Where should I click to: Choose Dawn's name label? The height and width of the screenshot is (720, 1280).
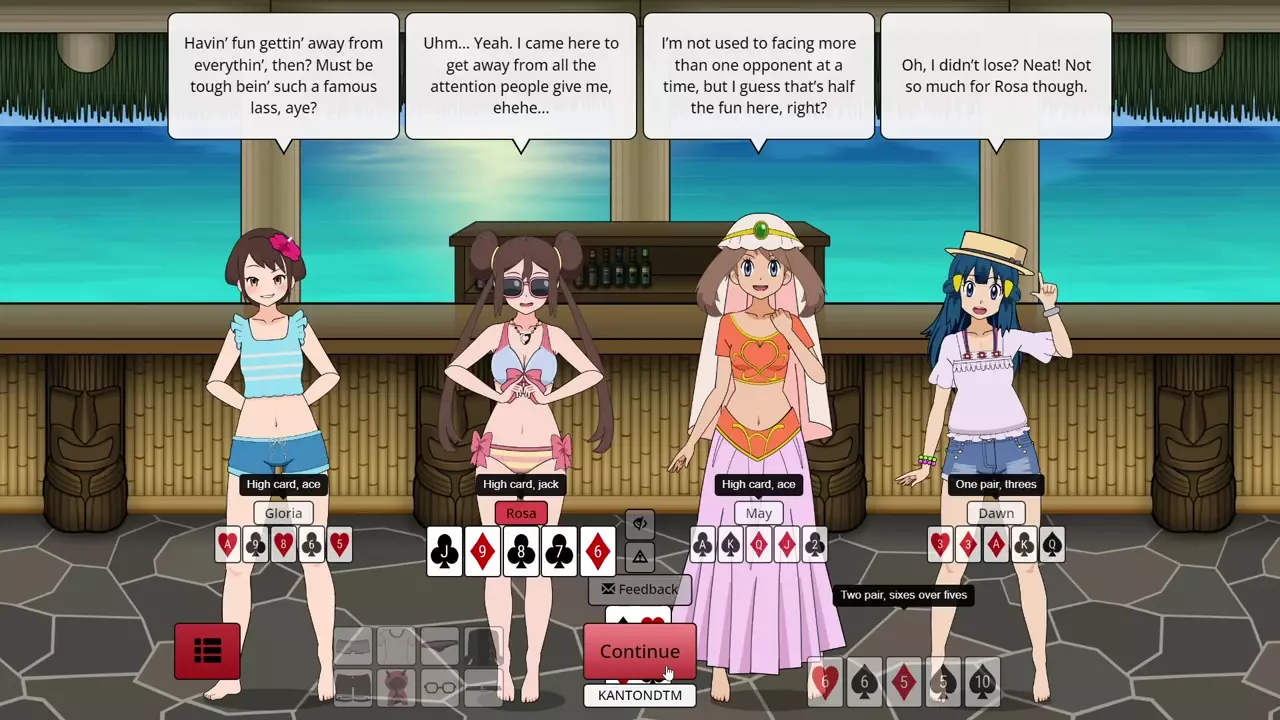coord(996,513)
